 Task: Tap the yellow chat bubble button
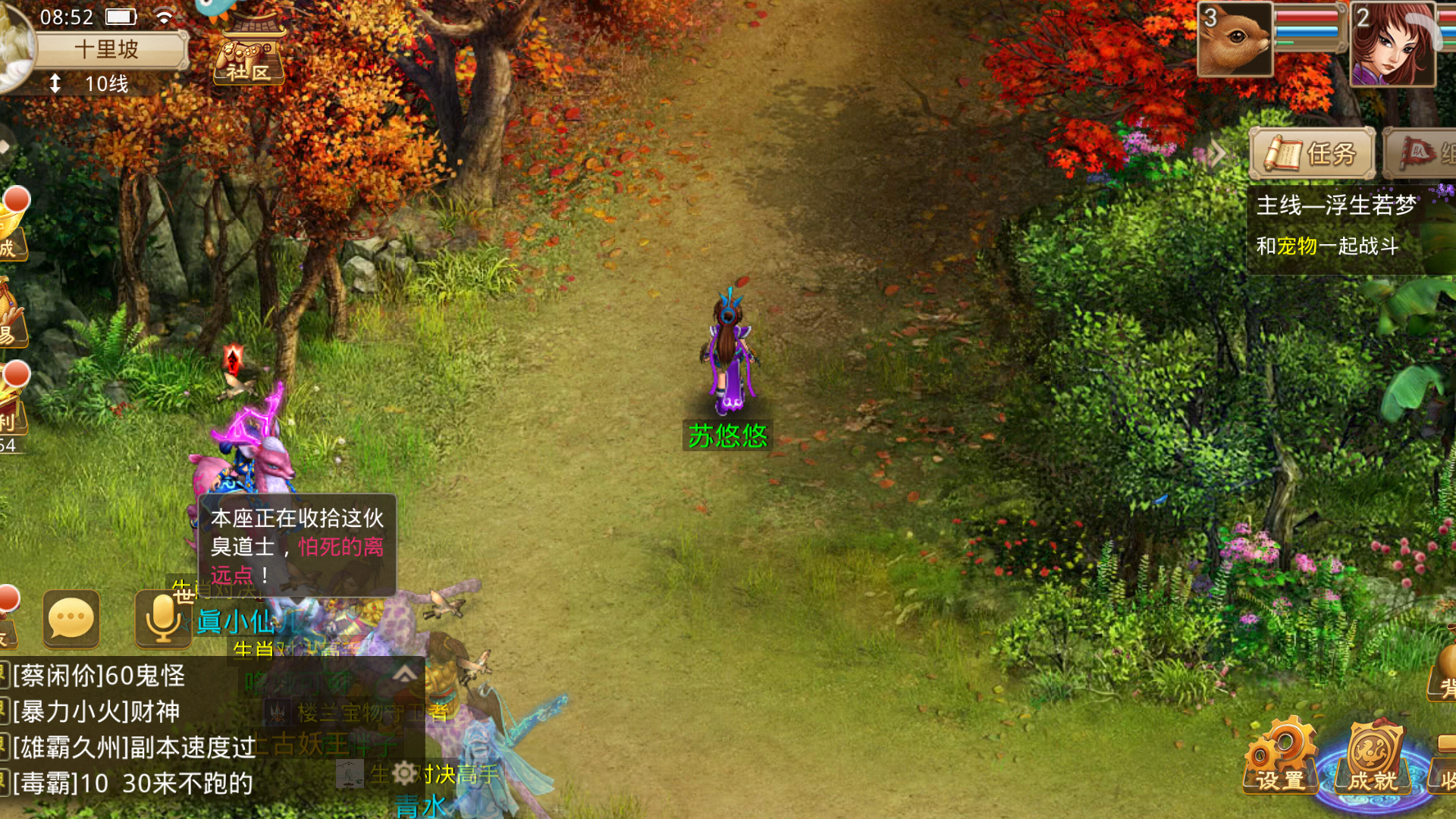point(71,620)
